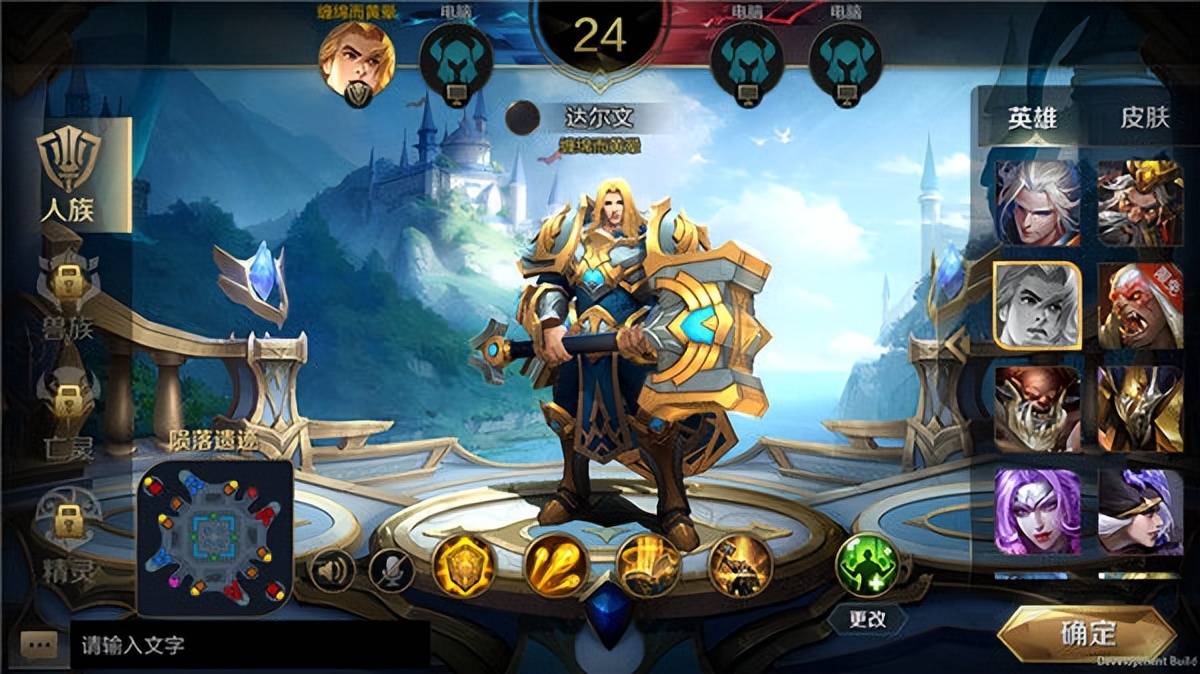Choose the locked 亡灵 undead race
Viewport: 1200px width, 674px height.
pos(67,415)
